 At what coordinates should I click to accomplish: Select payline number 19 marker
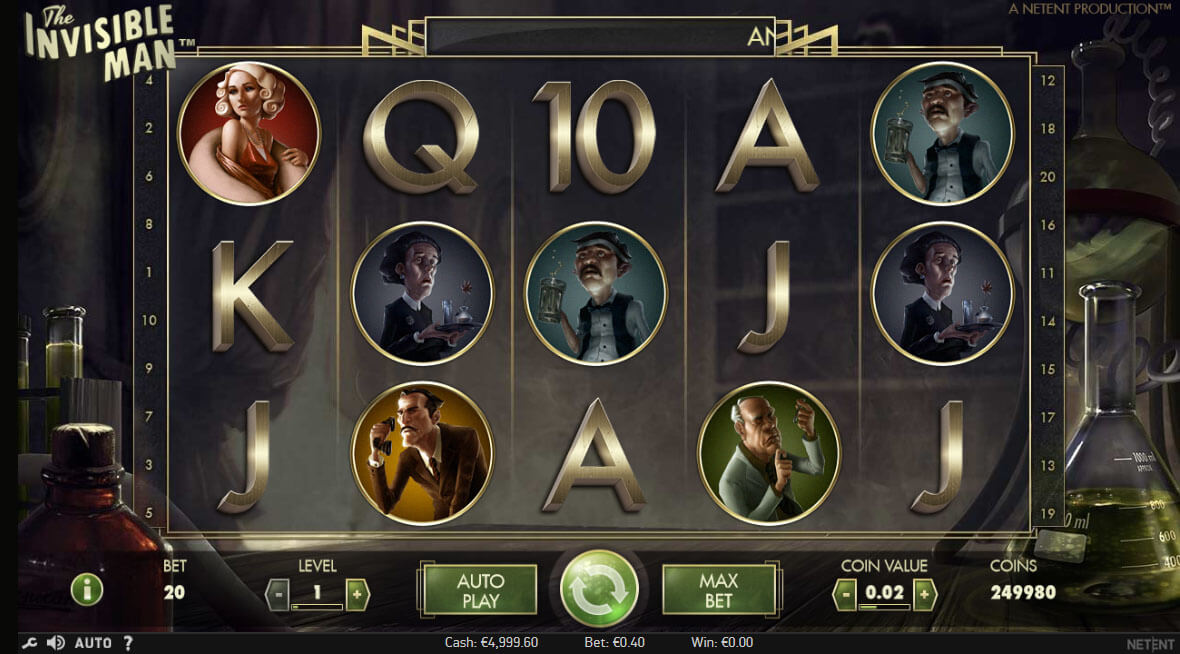pos(1049,513)
